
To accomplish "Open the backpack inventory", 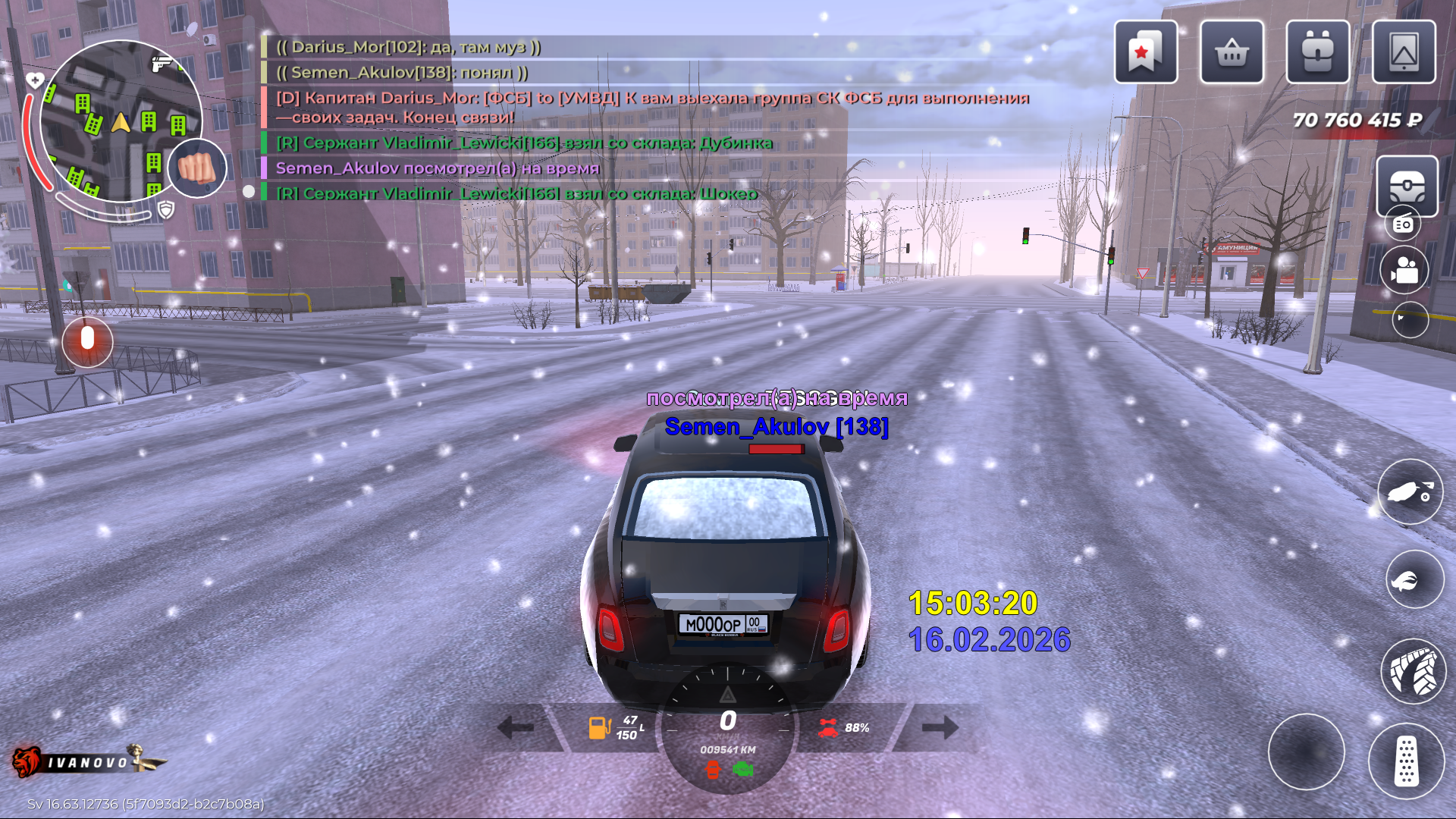I will click(1317, 52).
